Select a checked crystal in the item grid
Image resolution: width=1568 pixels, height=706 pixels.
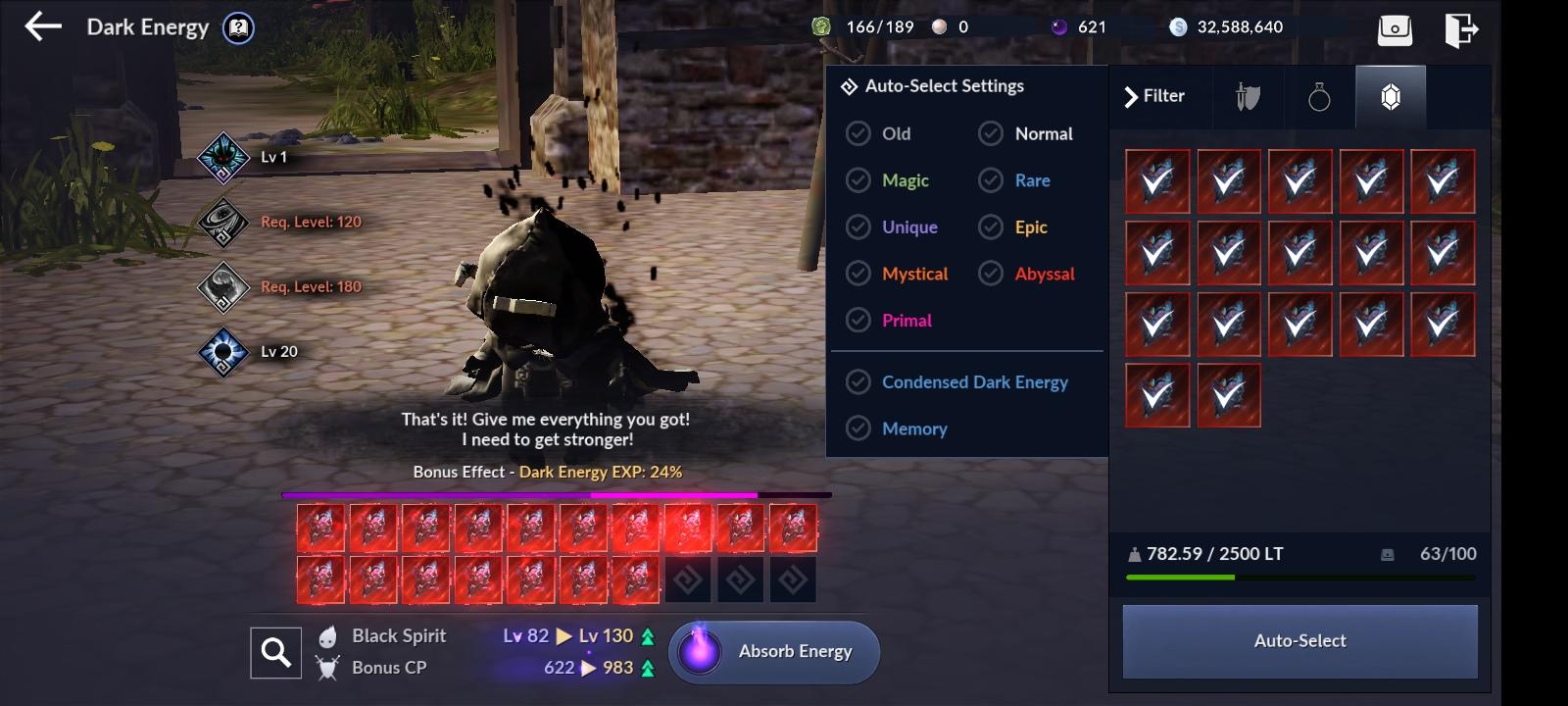click(x=1157, y=180)
